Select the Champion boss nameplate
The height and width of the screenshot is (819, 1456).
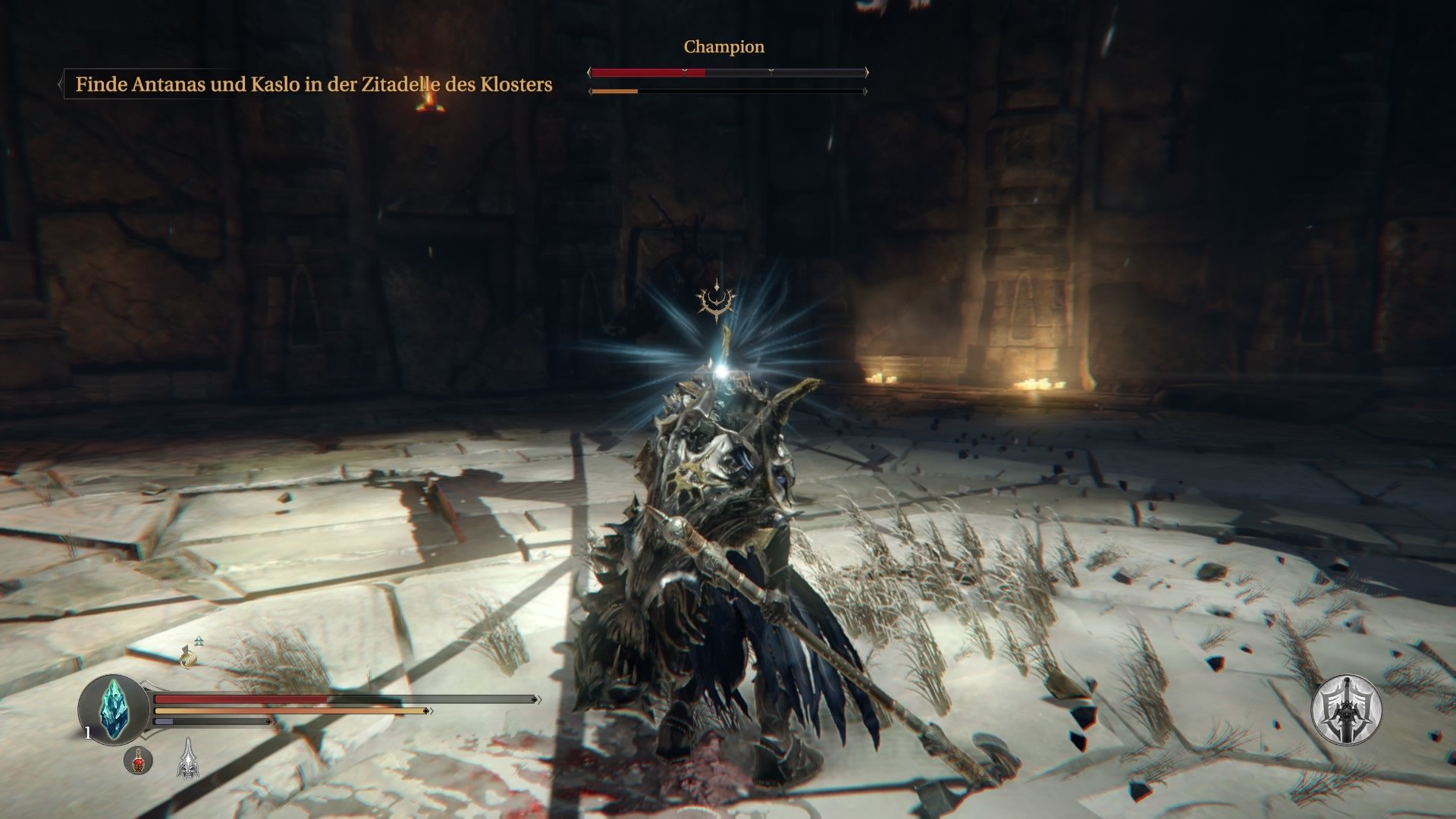tap(723, 46)
